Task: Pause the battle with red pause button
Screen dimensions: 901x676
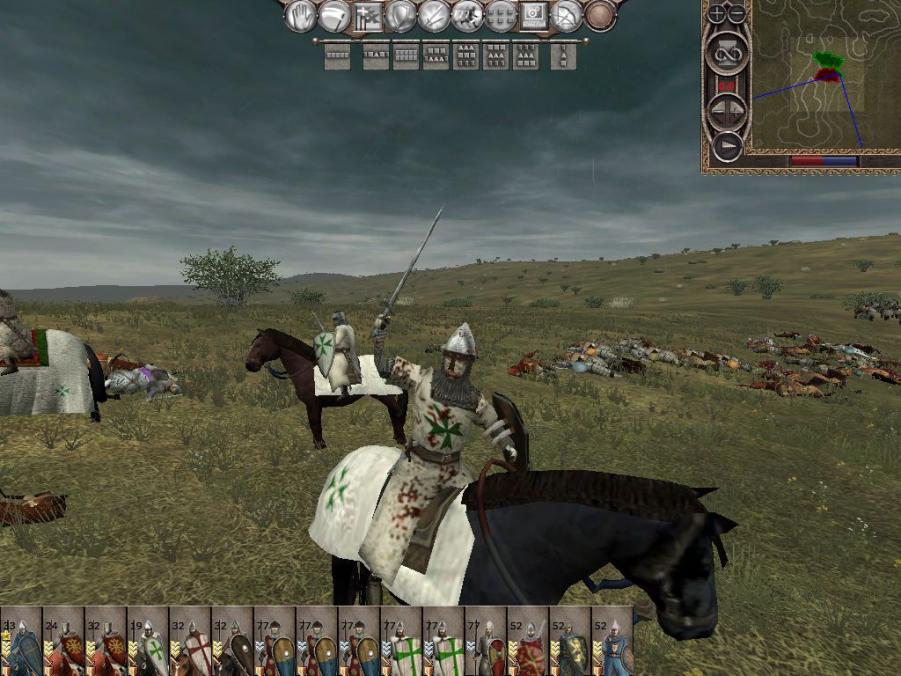Action: pos(727,87)
